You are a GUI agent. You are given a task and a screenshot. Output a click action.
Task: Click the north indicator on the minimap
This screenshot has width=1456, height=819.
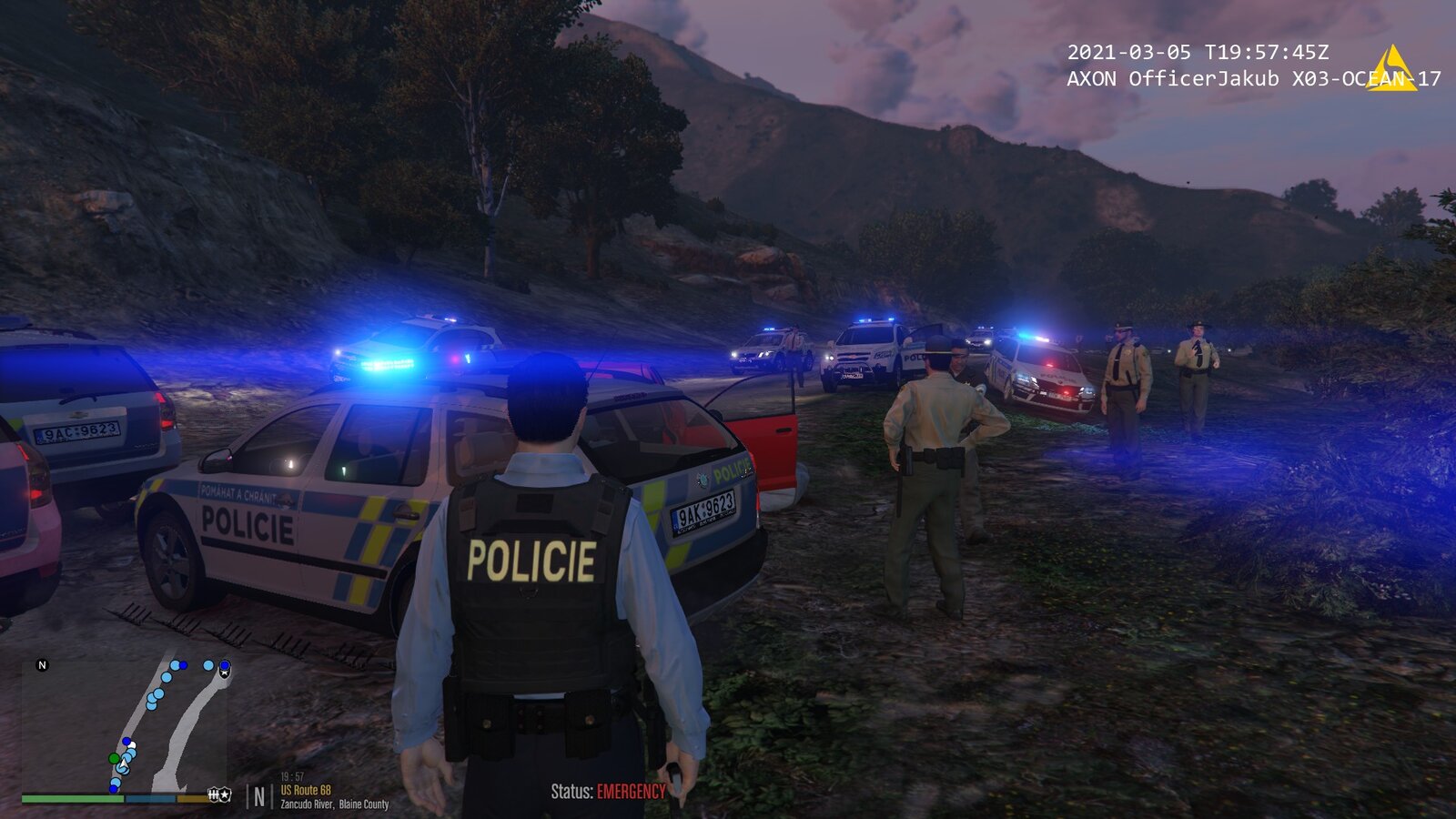pyautogui.click(x=42, y=665)
